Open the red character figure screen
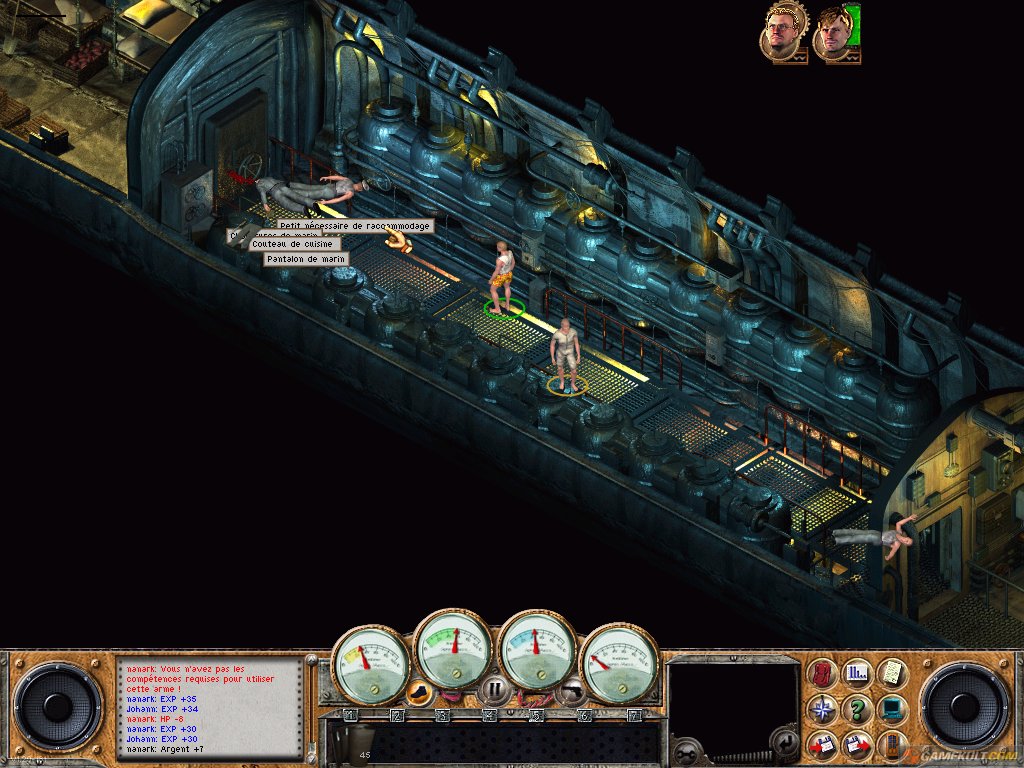The image size is (1024, 768). click(823, 674)
